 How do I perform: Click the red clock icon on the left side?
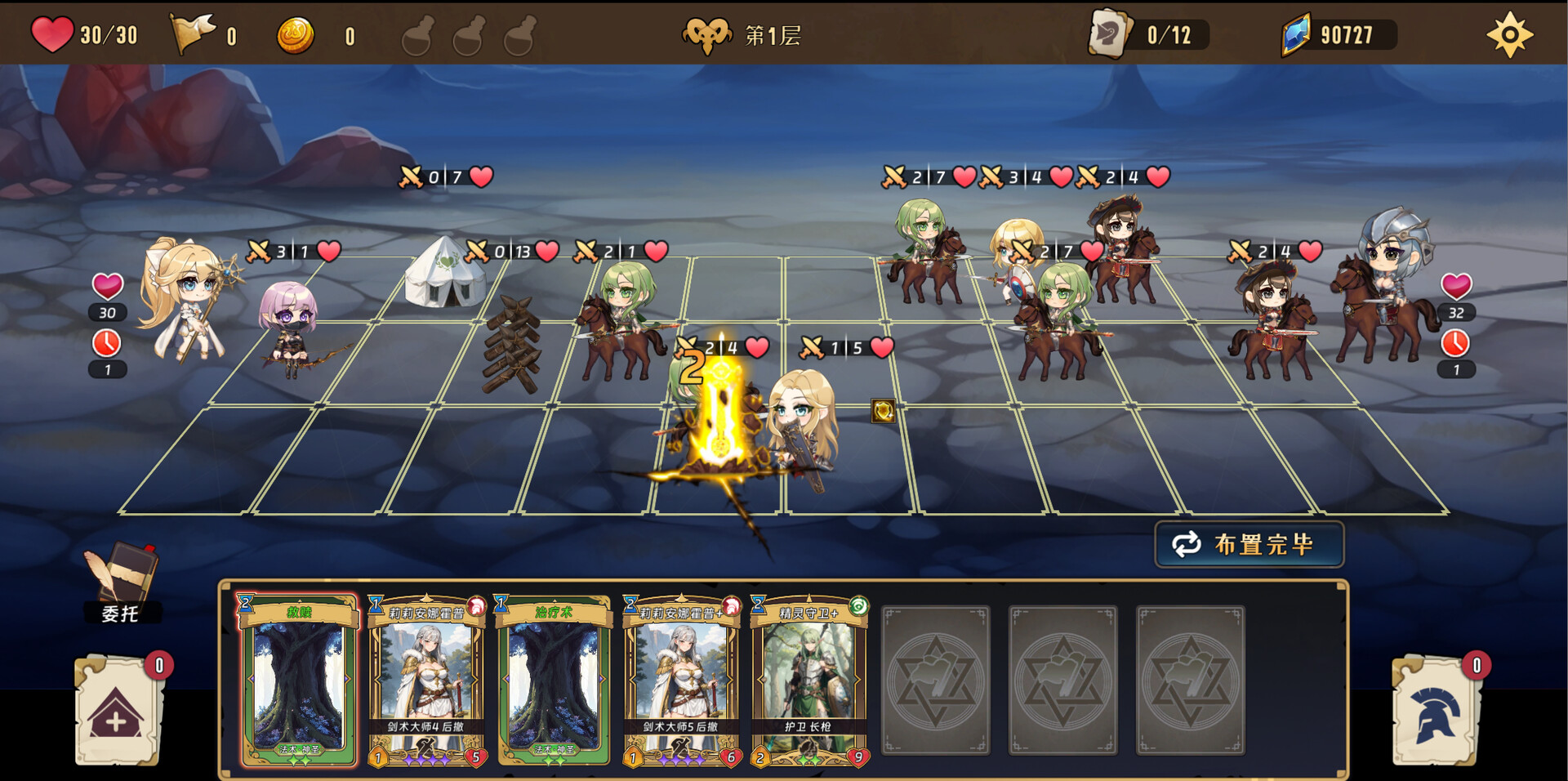tap(106, 344)
